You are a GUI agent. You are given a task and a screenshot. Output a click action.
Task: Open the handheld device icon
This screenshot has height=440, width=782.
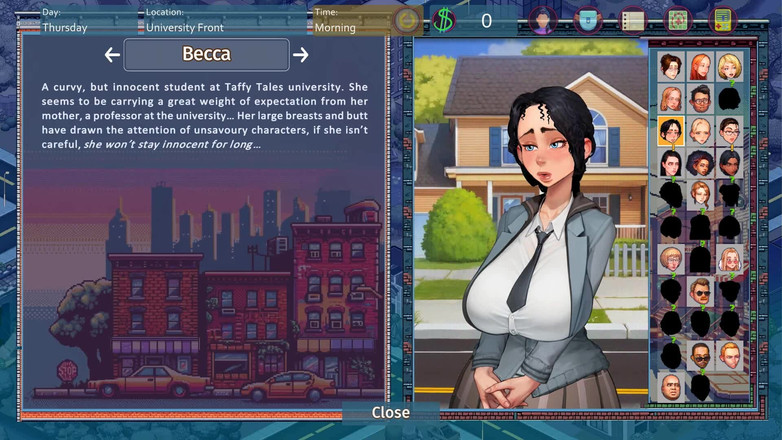[722, 19]
